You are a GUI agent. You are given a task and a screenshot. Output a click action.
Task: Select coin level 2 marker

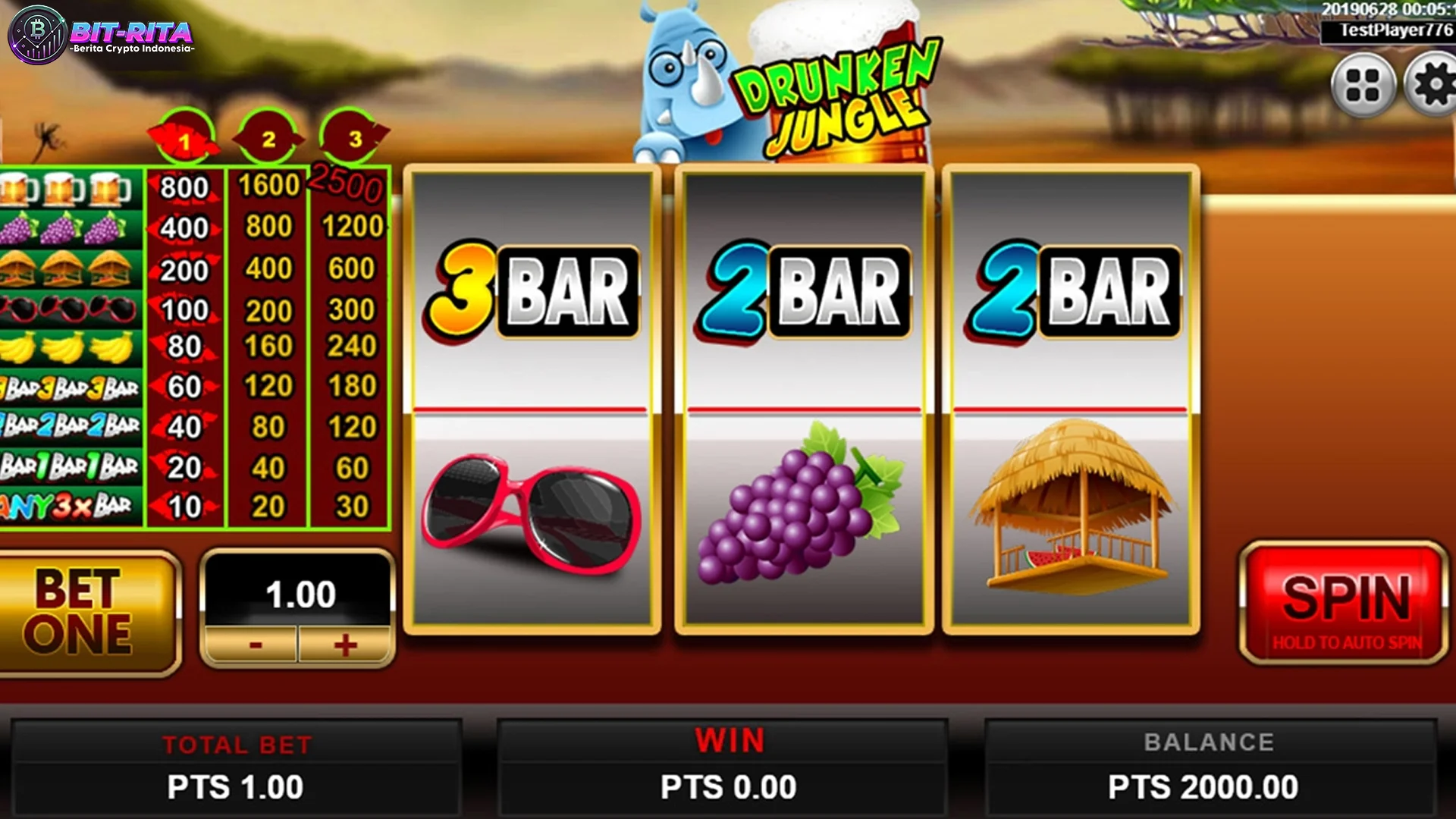268,139
